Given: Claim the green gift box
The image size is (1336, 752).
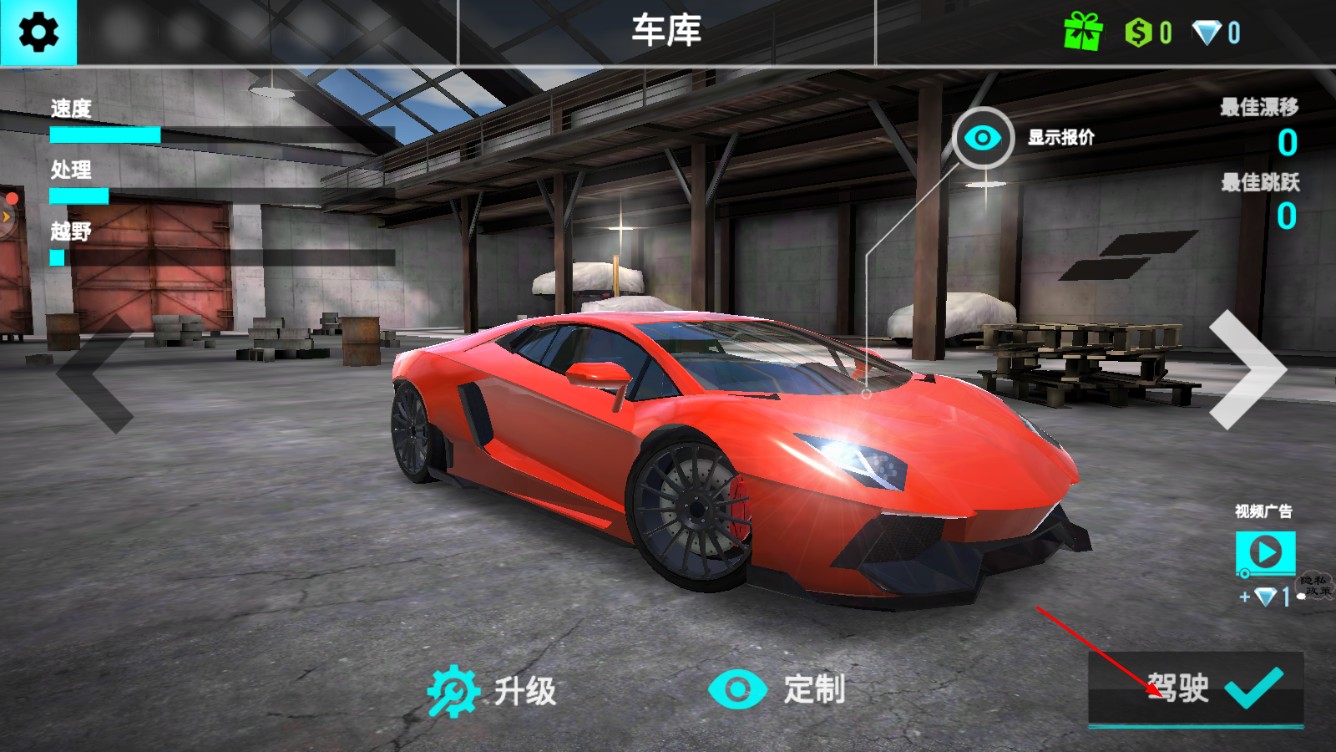Looking at the screenshot, I should [x=1083, y=33].
